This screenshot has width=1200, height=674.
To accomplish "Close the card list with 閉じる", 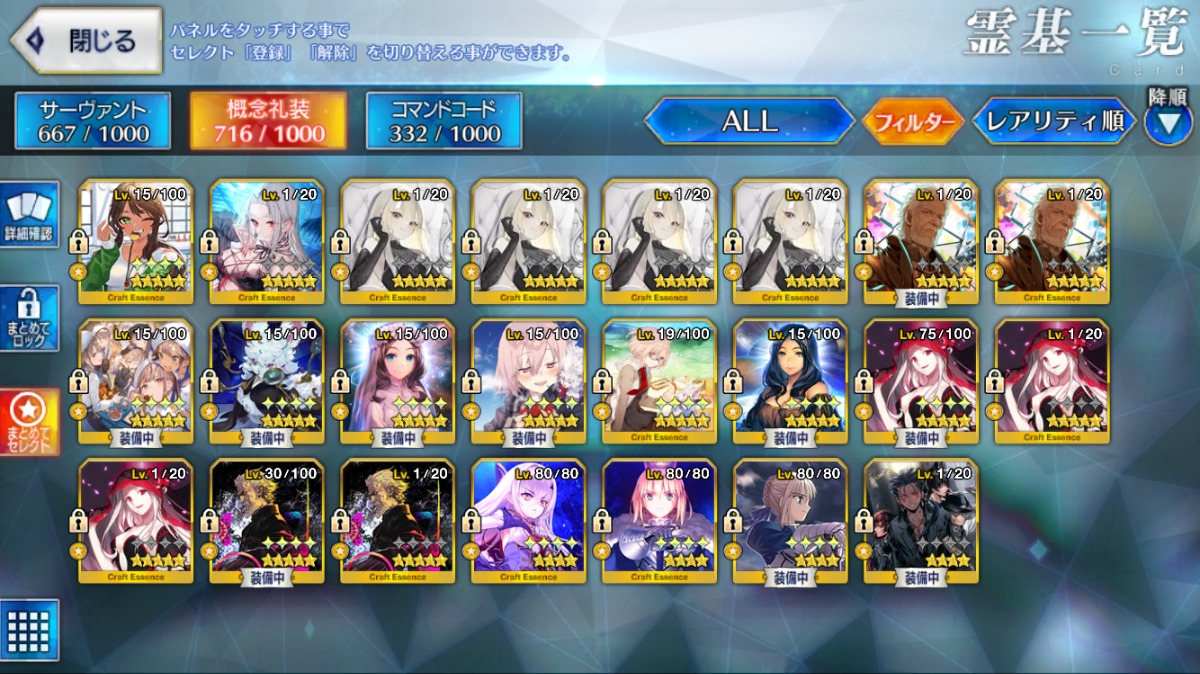I will 88,41.
